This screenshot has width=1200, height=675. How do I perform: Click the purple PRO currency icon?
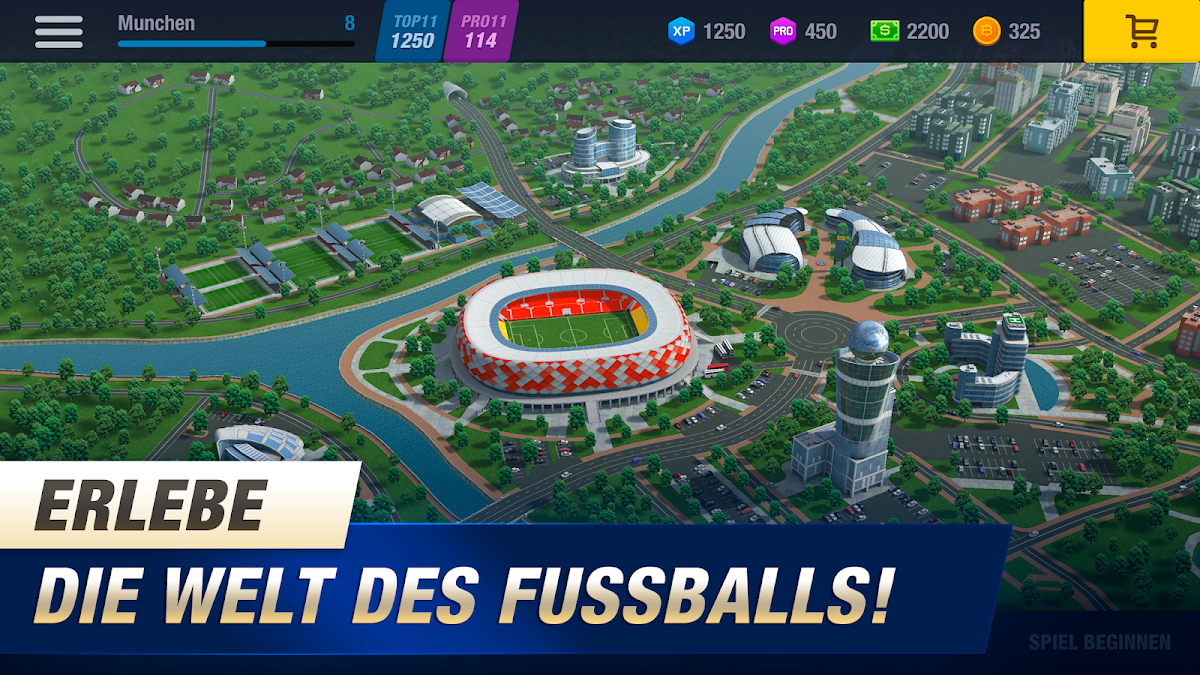click(x=783, y=31)
